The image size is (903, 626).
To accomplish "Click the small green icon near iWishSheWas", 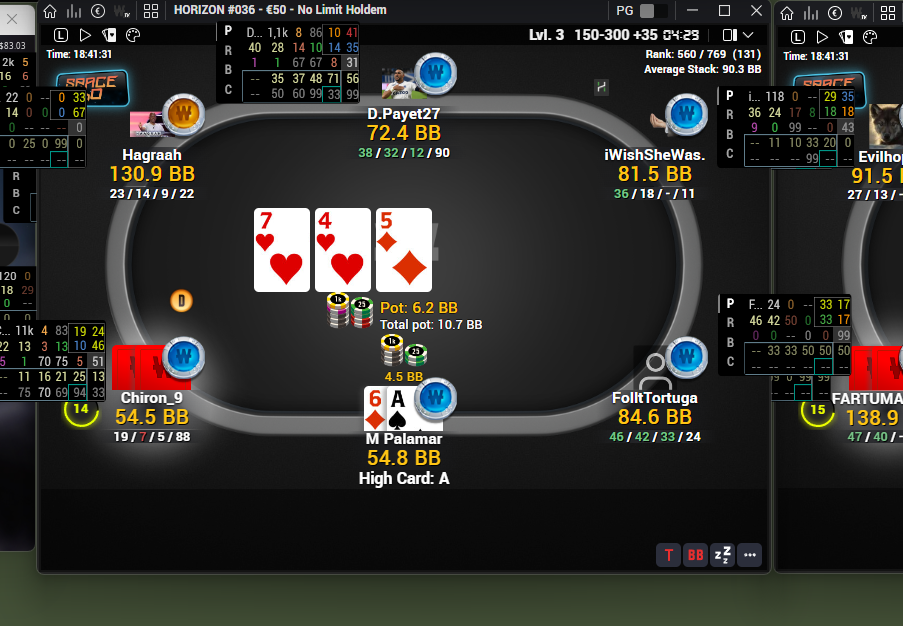I will pos(602,87).
